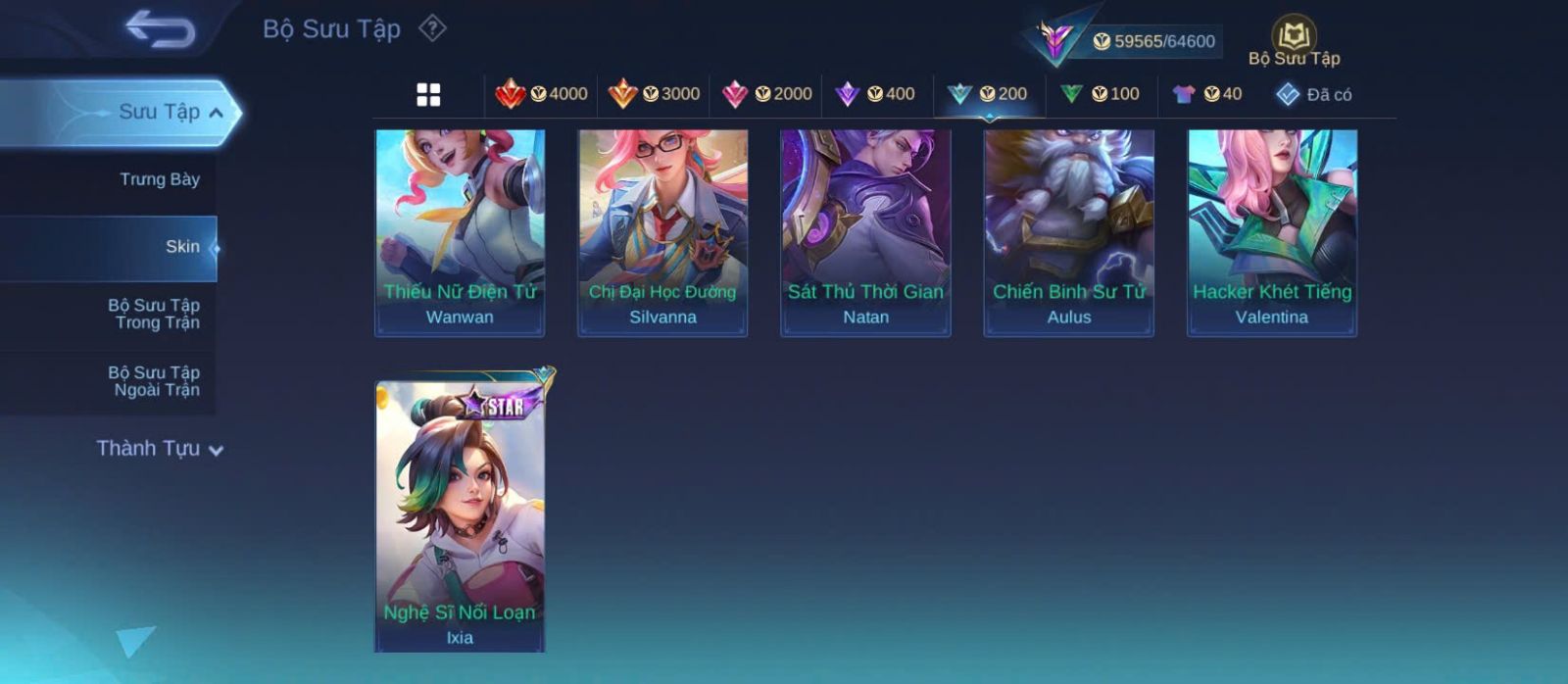Show all skins with the grid filter
The width and height of the screenshot is (1568, 684).
(428, 94)
